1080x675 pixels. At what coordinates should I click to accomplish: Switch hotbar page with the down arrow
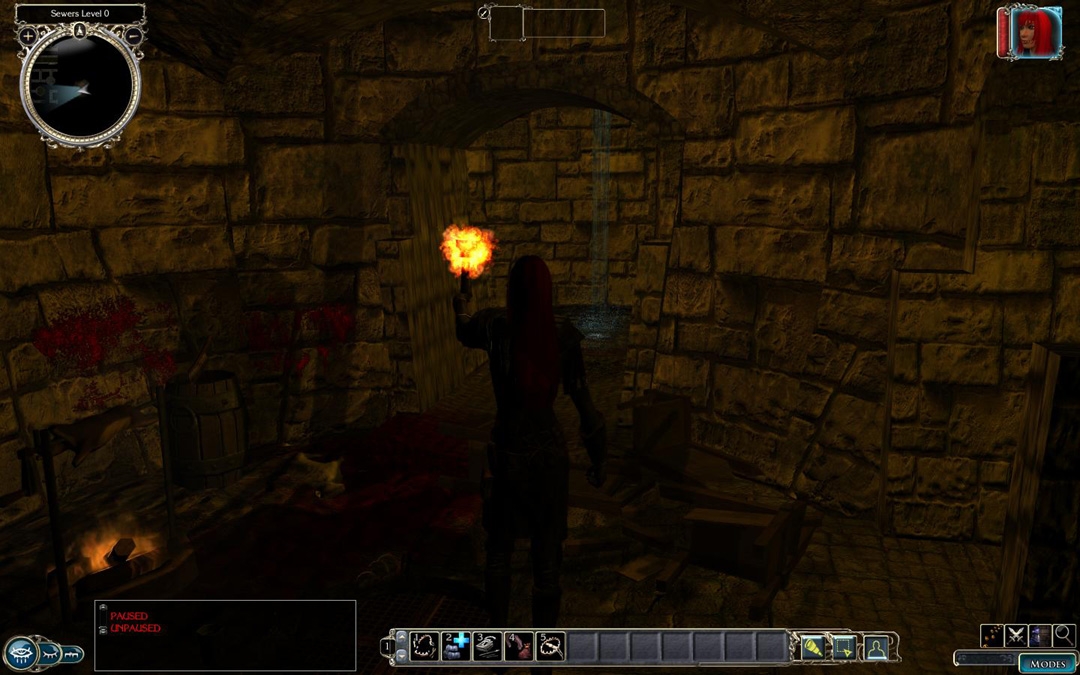[402, 654]
